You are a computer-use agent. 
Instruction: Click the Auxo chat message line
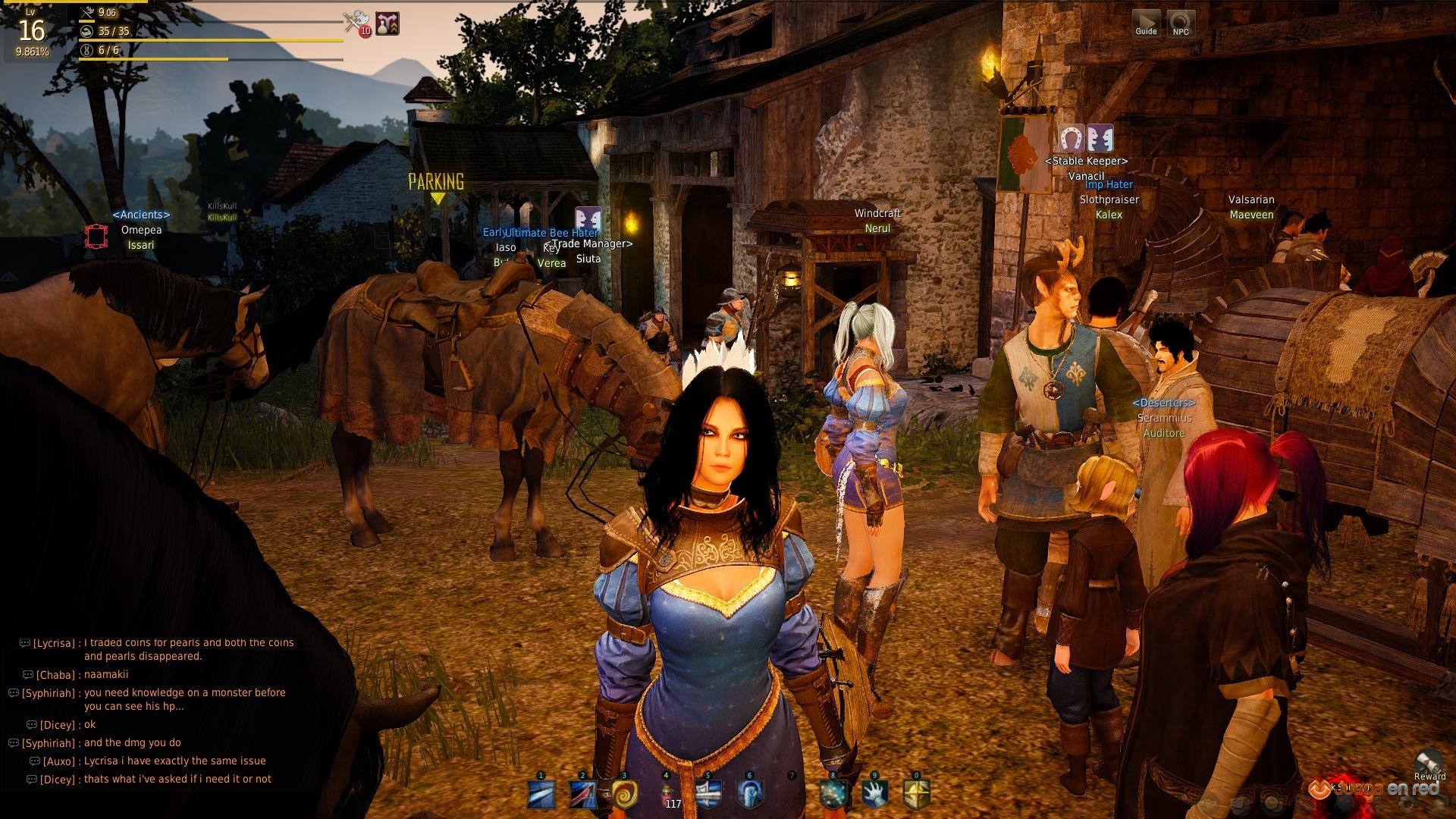[174, 761]
